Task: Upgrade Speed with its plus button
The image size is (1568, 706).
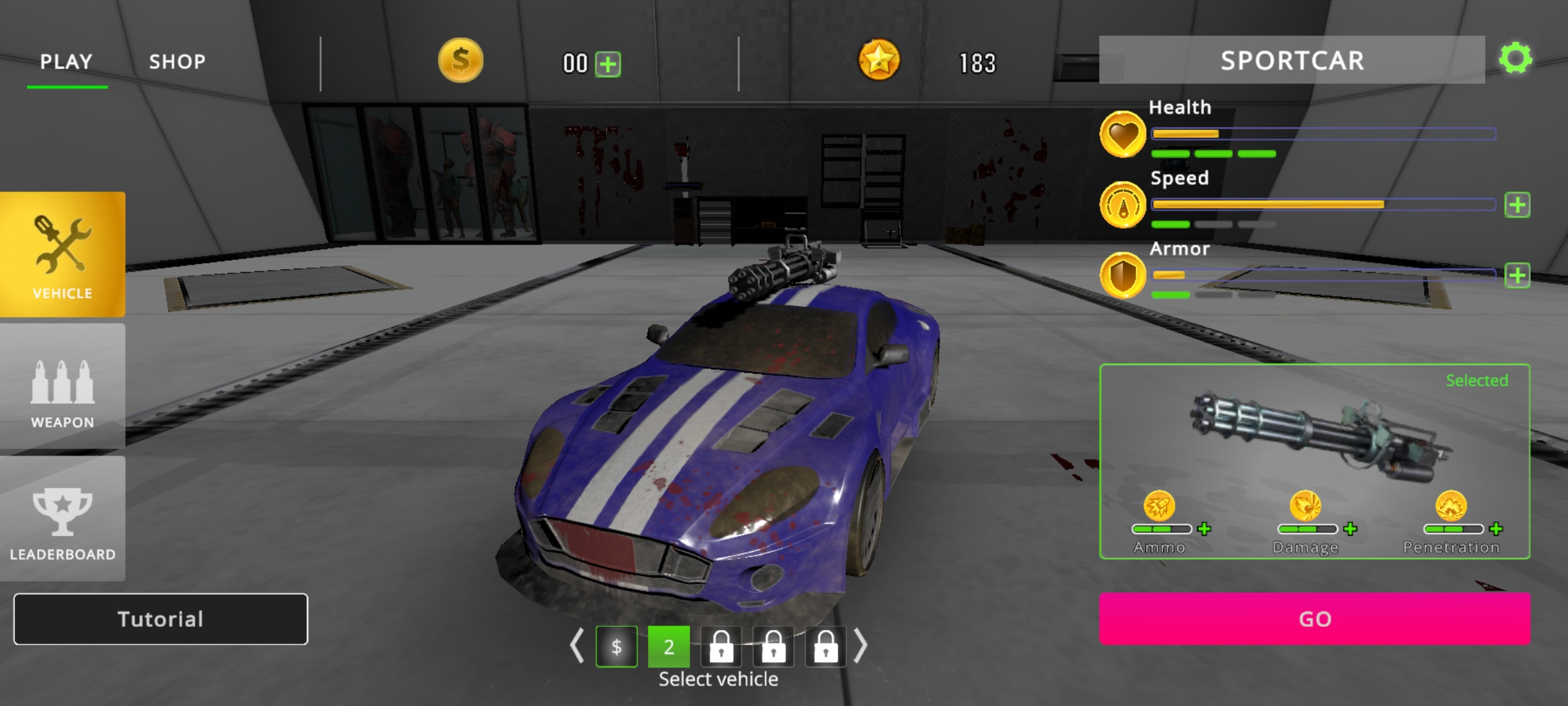Action: click(1517, 205)
